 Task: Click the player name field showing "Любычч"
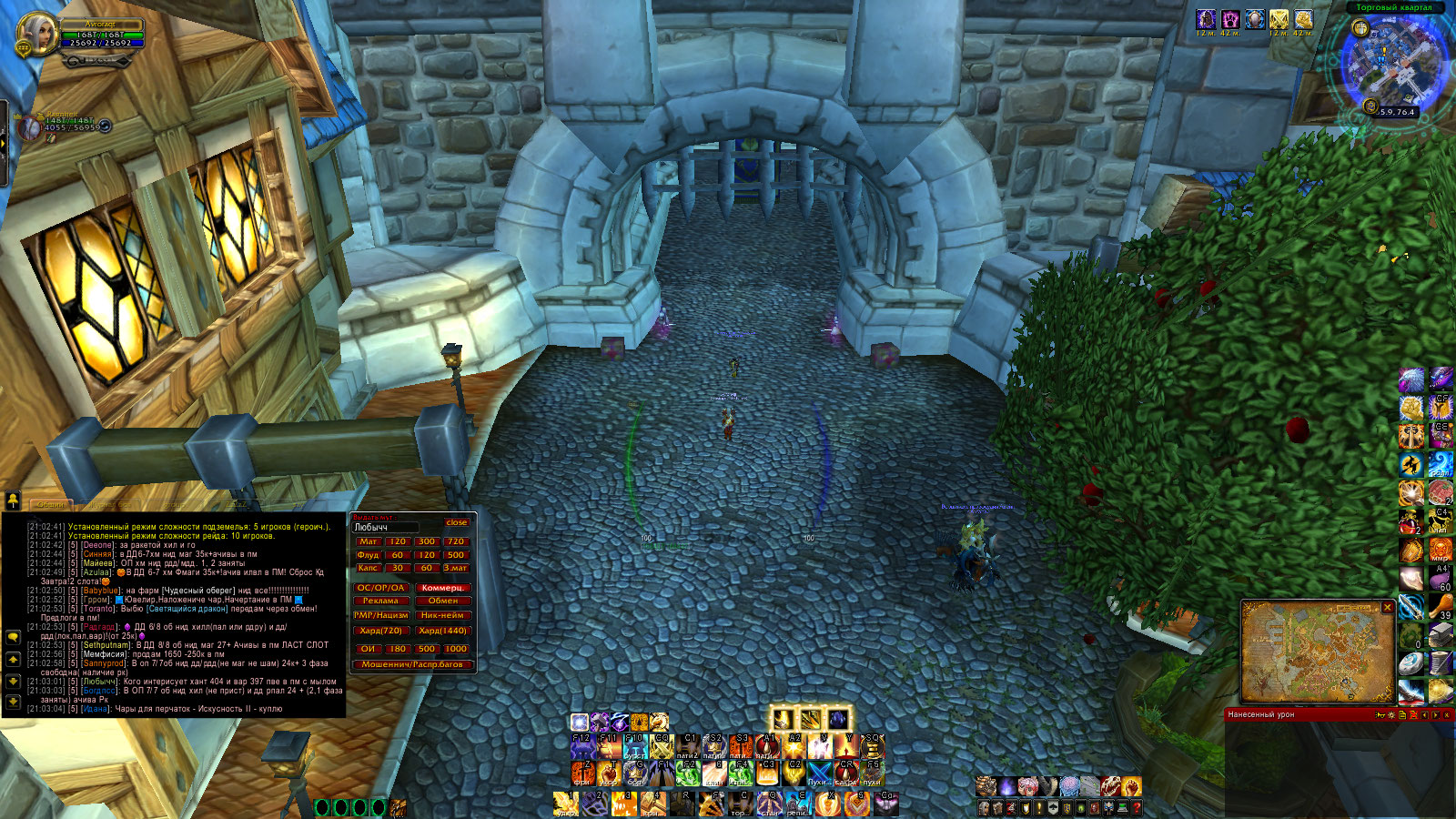click(386, 527)
